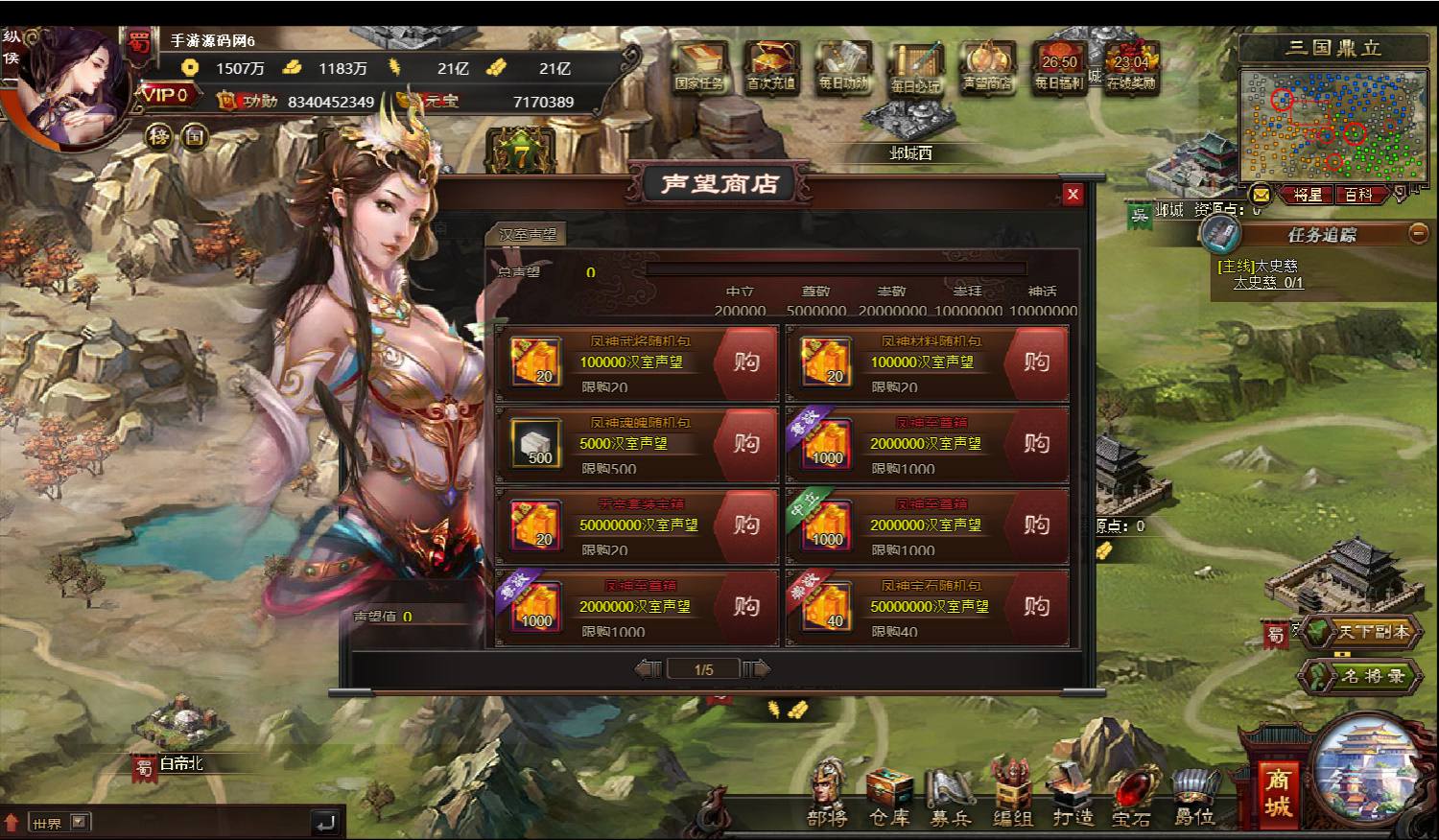Close the 声望商店 shop window
The height and width of the screenshot is (840, 1439).
click(1073, 195)
